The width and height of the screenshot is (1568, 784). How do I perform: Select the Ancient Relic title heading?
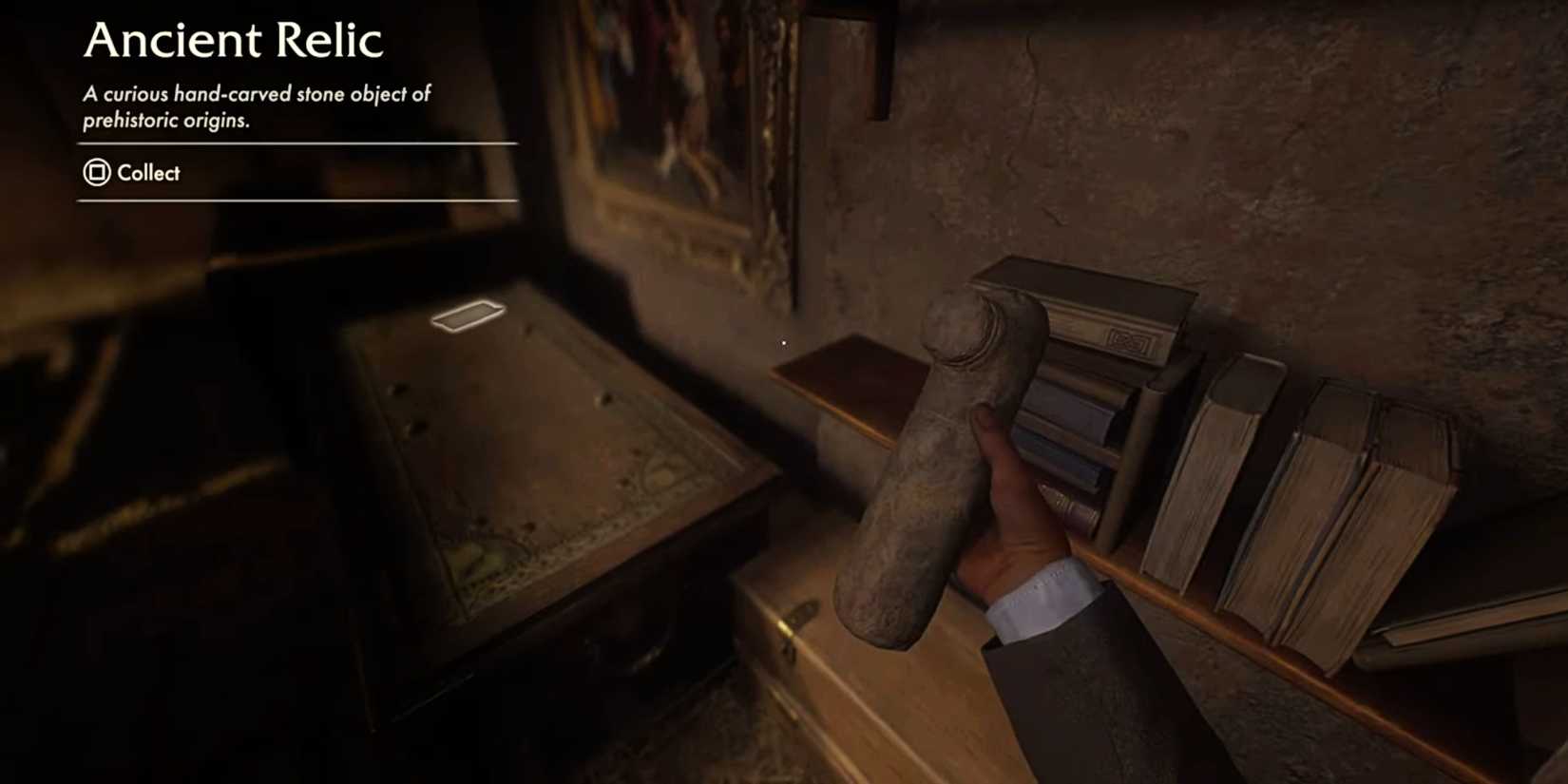pos(233,40)
